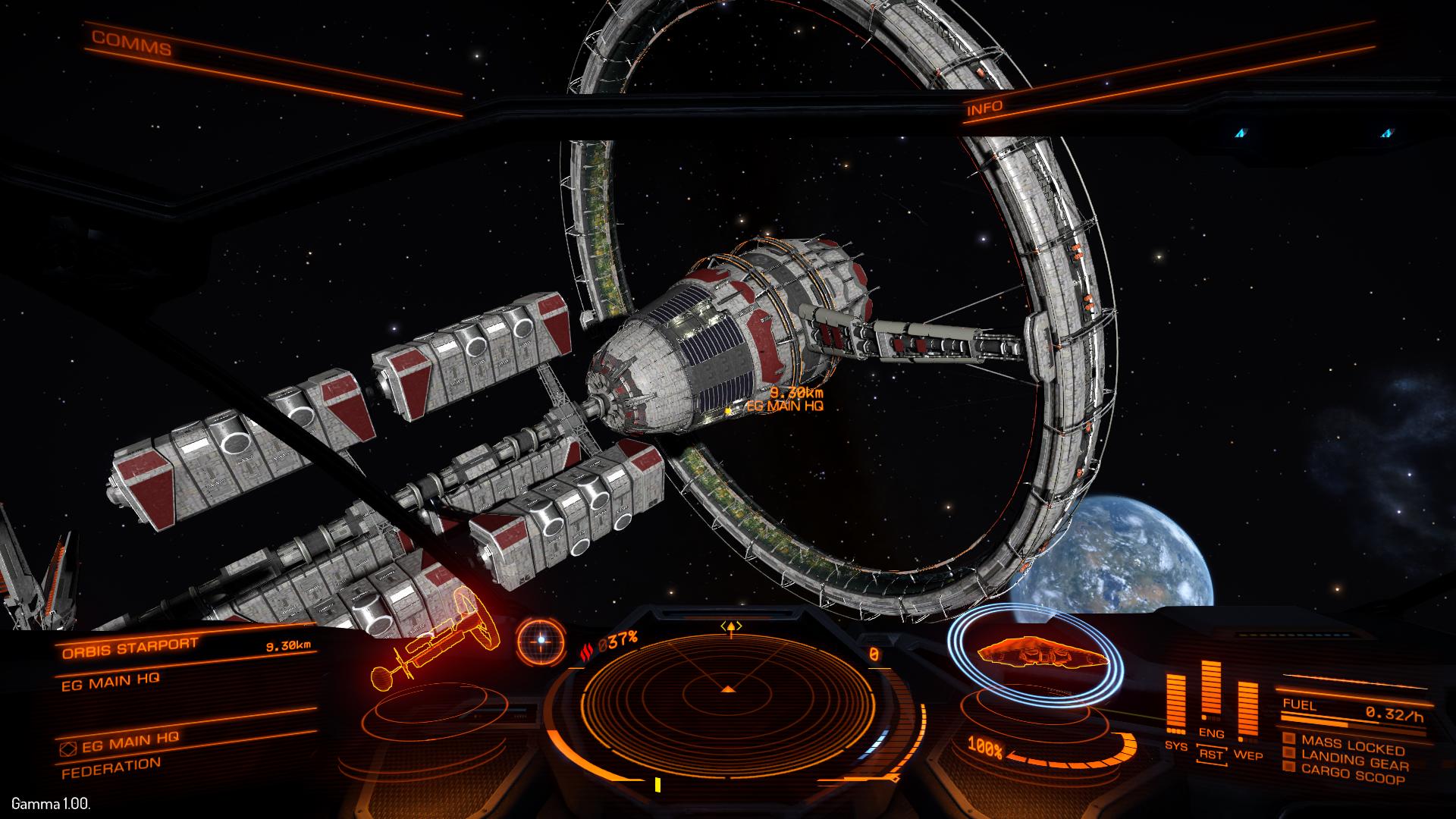
Task: Open the INFO panel
Action: tap(984, 108)
